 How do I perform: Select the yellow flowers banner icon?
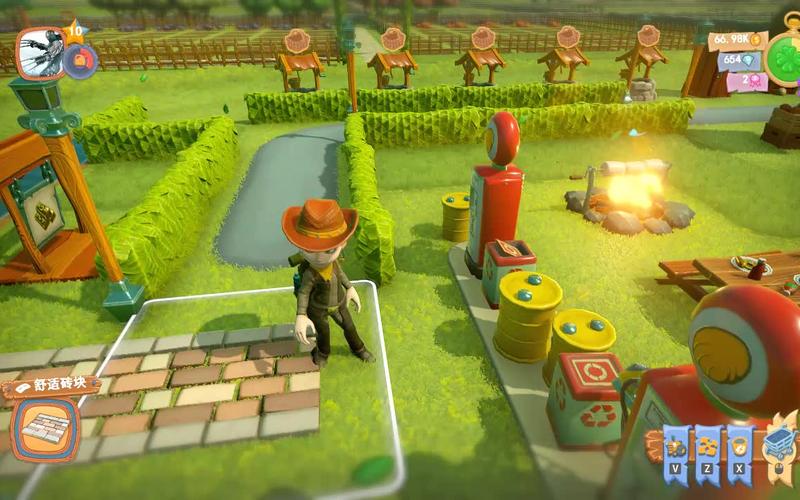(x=708, y=446)
